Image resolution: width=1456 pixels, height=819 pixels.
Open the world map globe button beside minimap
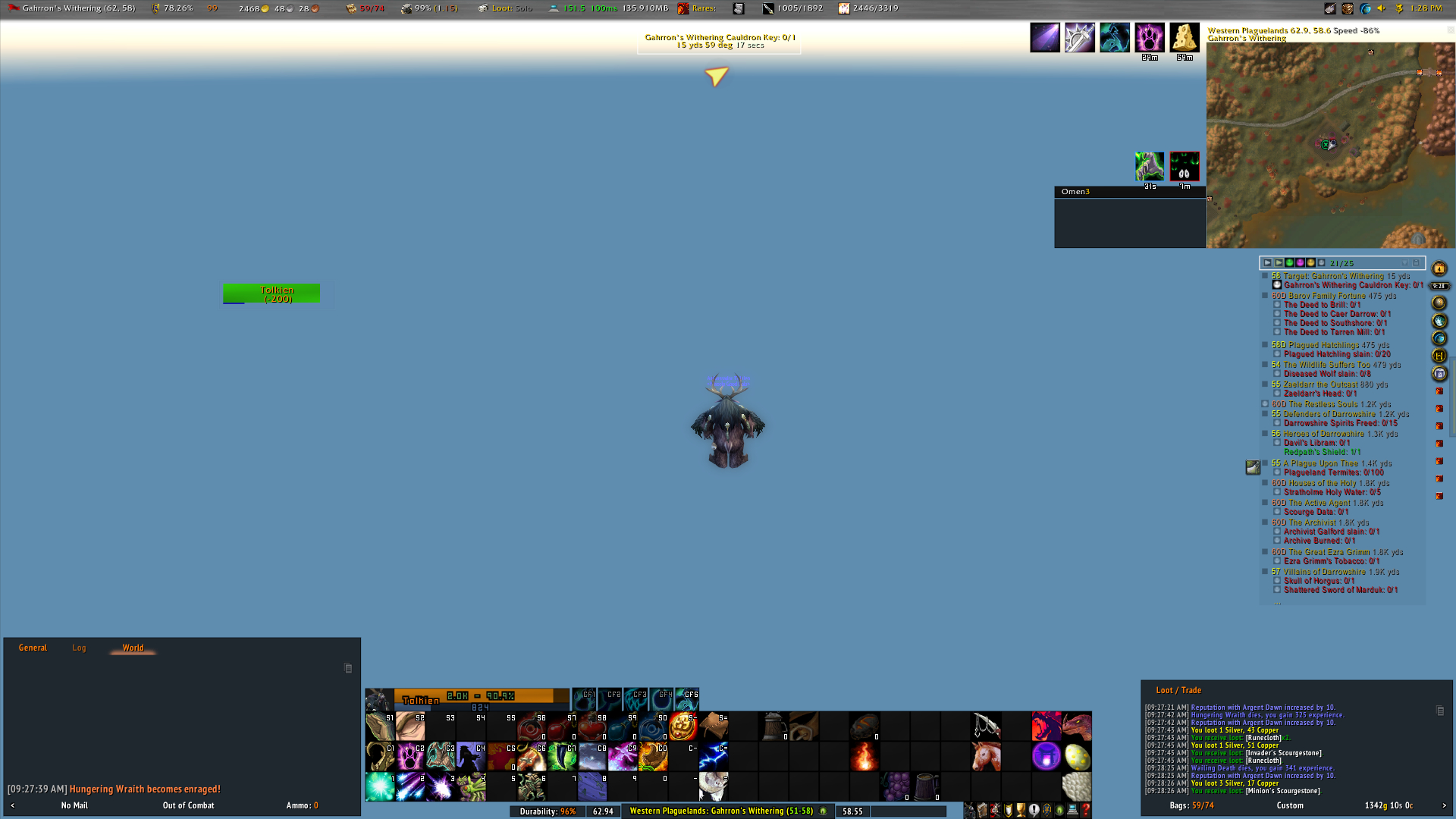pyautogui.click(x=1439, y=337)
